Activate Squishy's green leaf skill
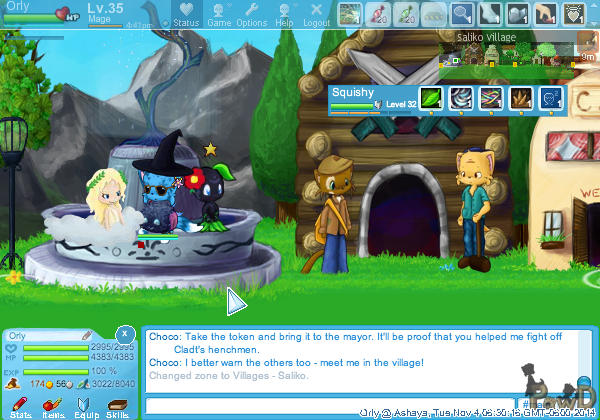The image size is (600, 420). 428,98
